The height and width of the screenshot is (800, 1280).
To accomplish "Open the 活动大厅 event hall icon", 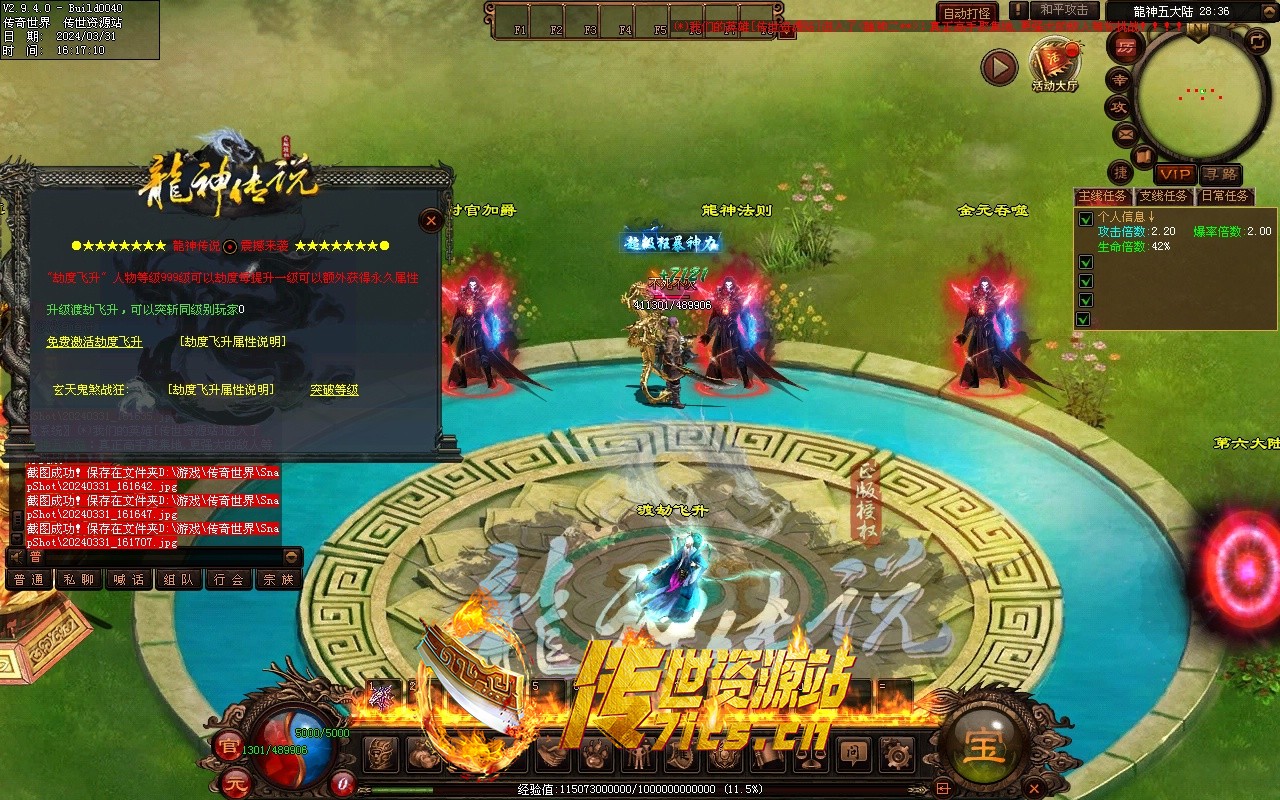I will click(x=1054, y=64).
